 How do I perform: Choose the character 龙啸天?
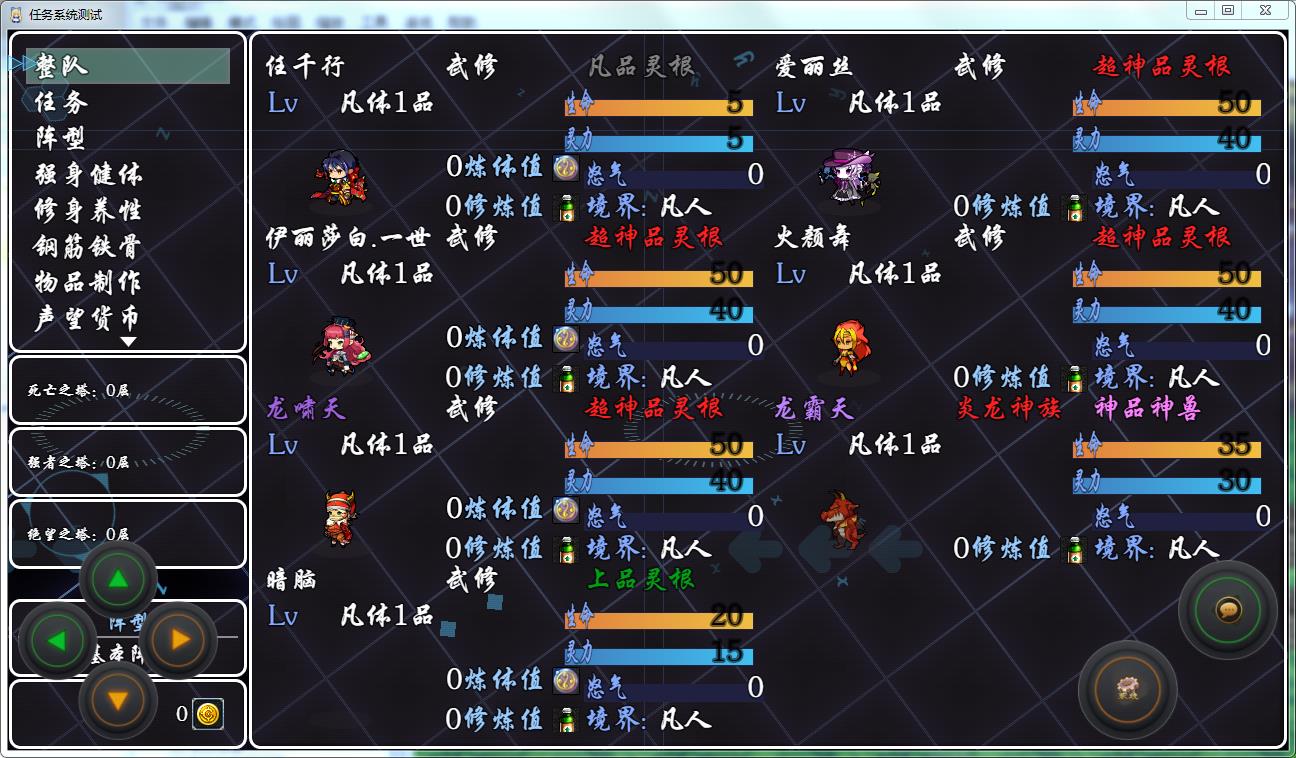tap(305, 408)
